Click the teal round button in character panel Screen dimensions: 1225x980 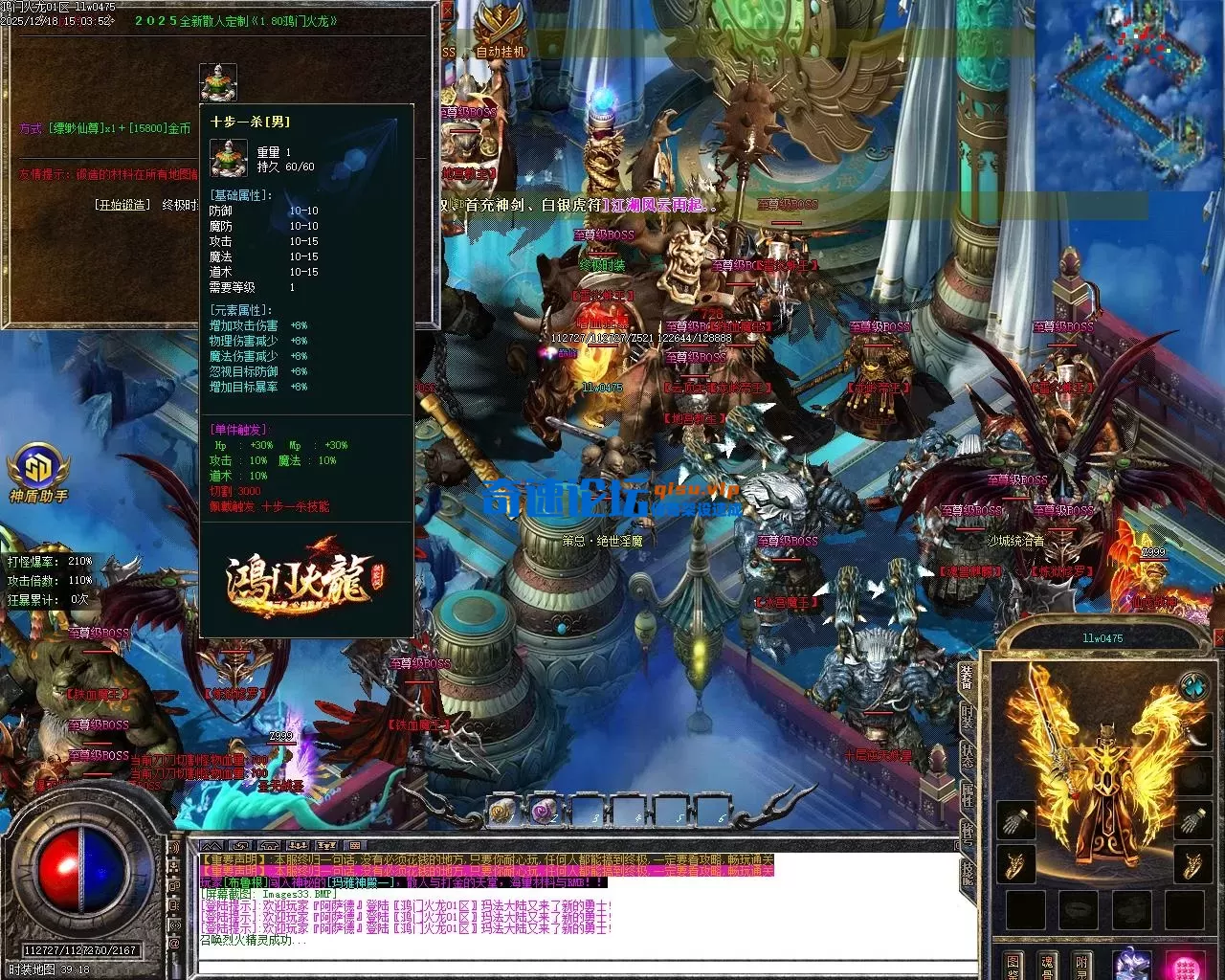(x=1192, y=686)
